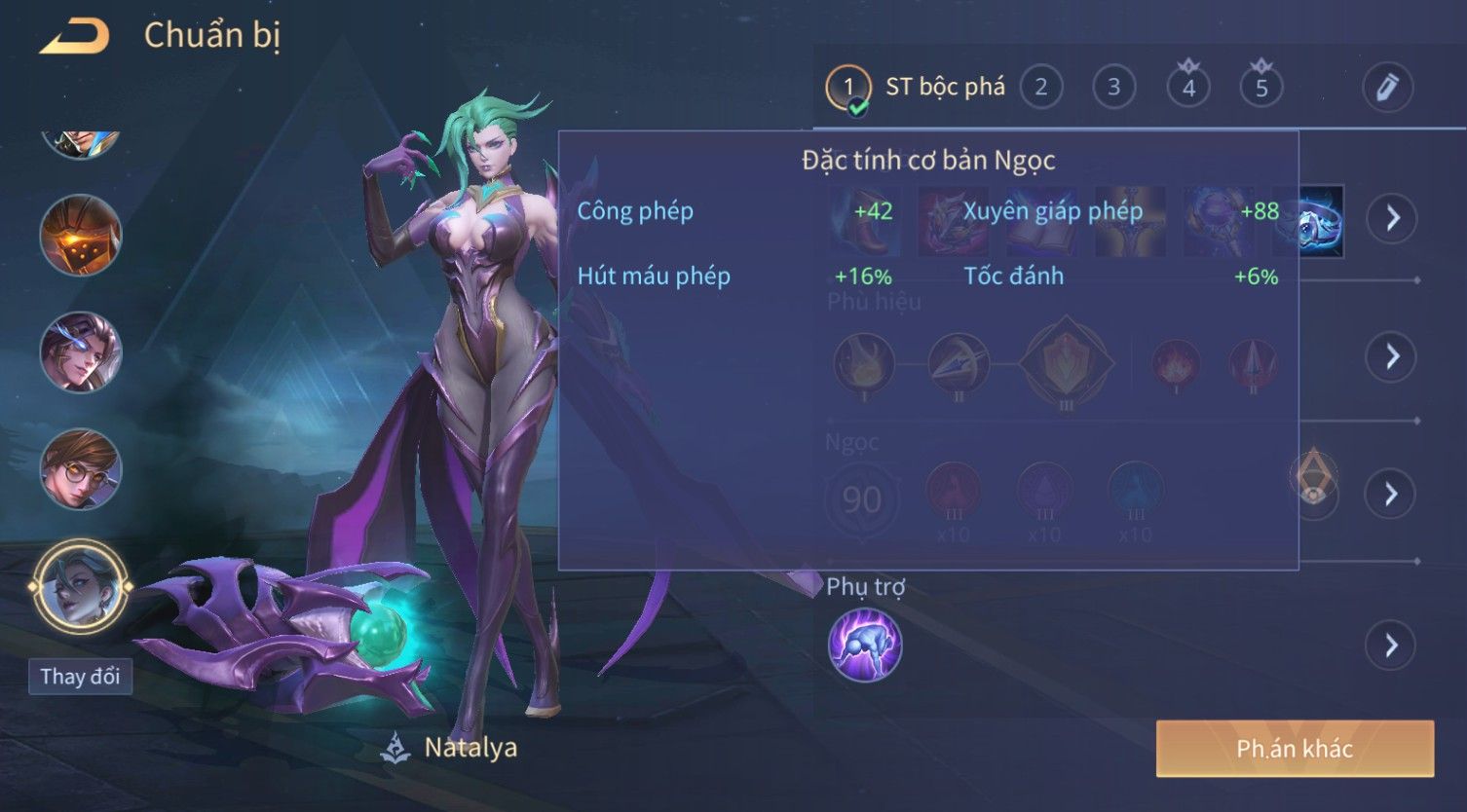1467x812 pixels.
Task: Go back using the return arrow
Action: (74, 37)
